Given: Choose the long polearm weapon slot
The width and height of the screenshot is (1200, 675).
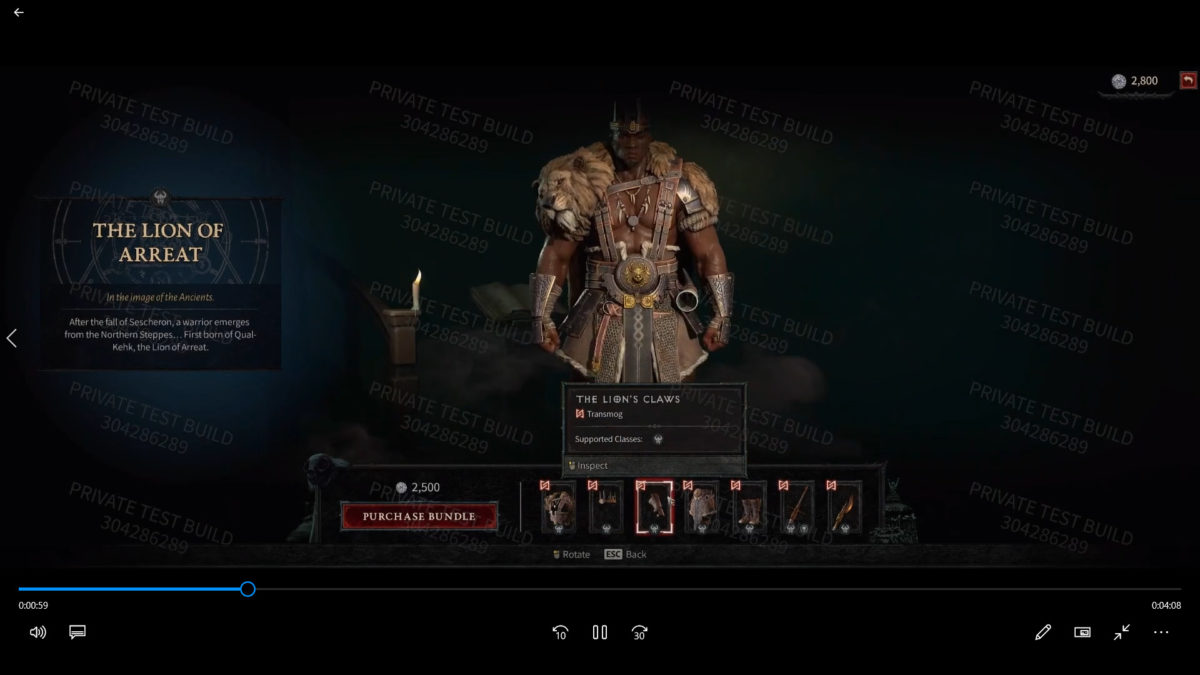Looking at the screenshot, I should pyautogui.click(x=797, y=509).
